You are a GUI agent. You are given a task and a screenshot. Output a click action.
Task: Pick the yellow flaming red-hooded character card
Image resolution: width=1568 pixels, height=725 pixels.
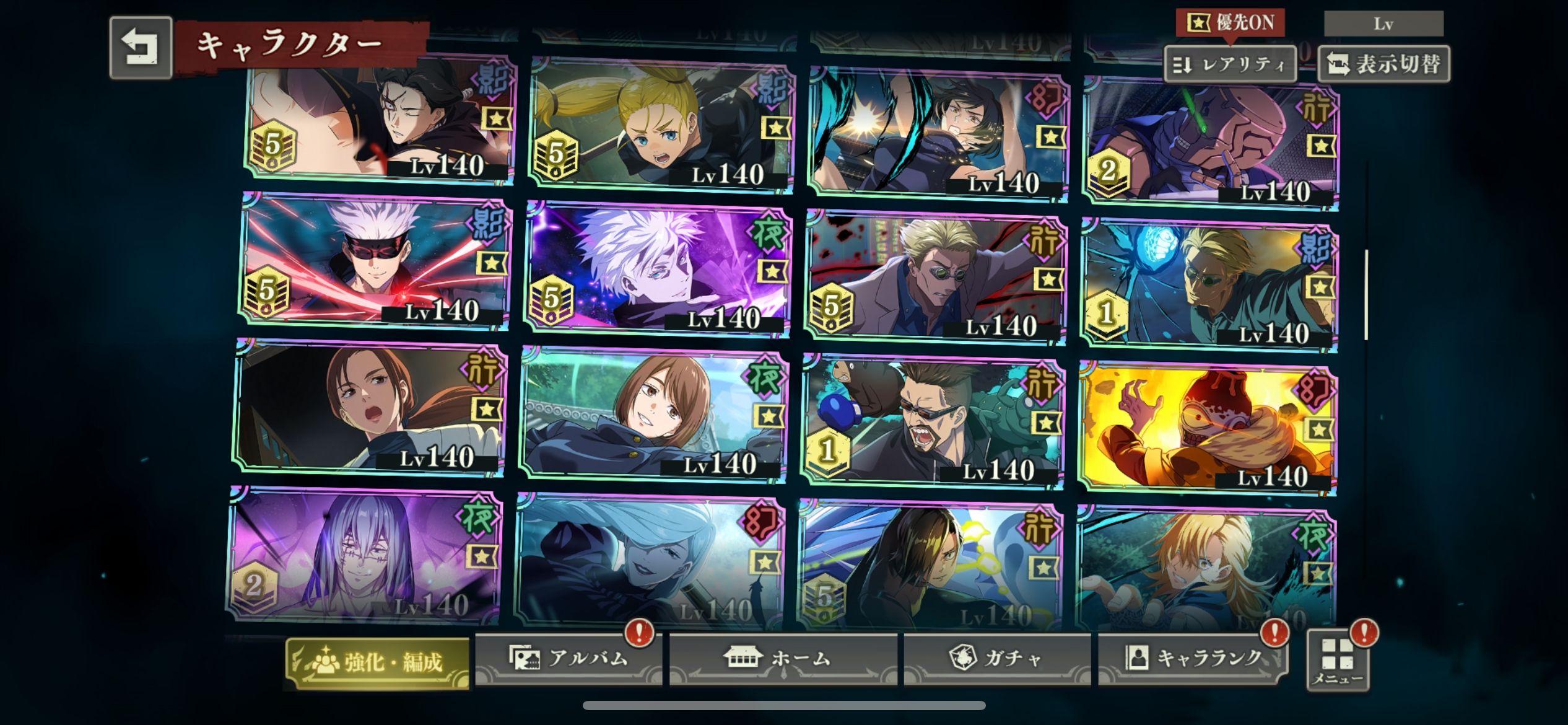coord(1208,428)
